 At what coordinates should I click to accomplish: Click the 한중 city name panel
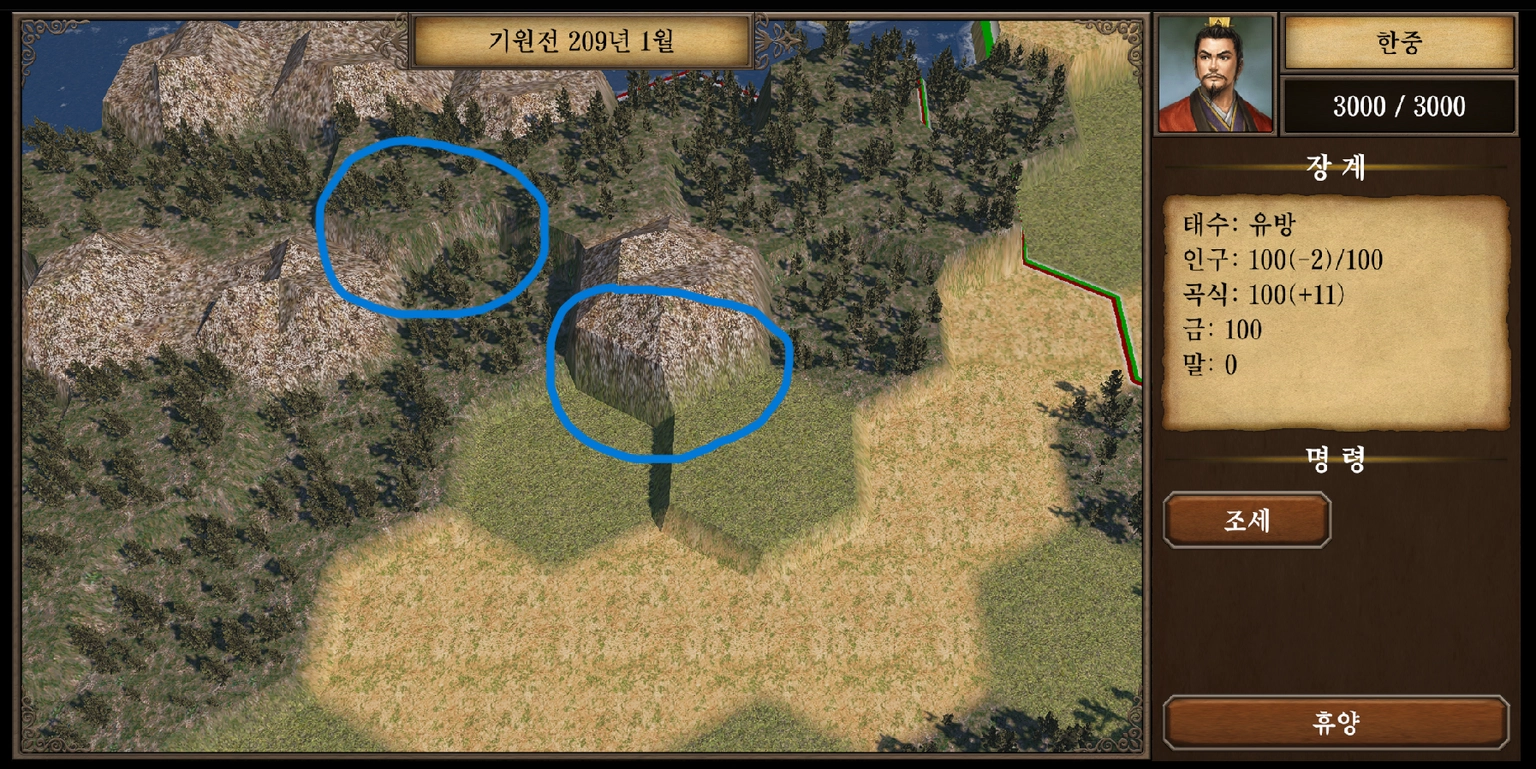pos(1399,42)
